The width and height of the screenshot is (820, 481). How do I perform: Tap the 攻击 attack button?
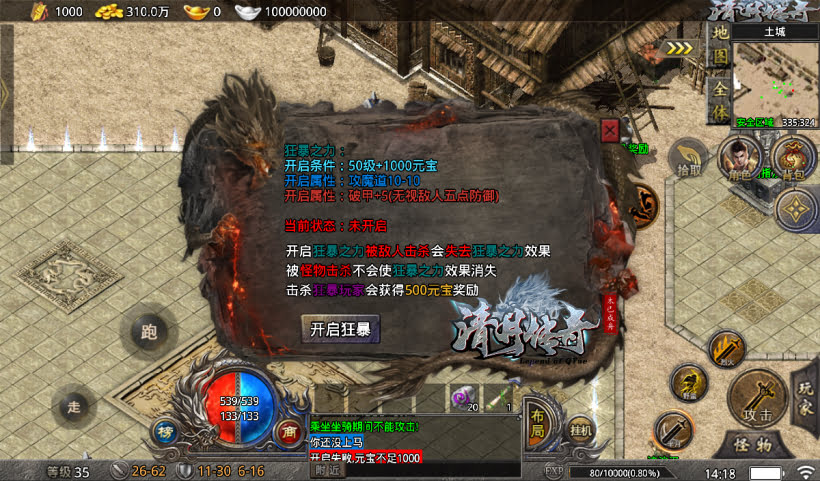(x=756, y=397)
